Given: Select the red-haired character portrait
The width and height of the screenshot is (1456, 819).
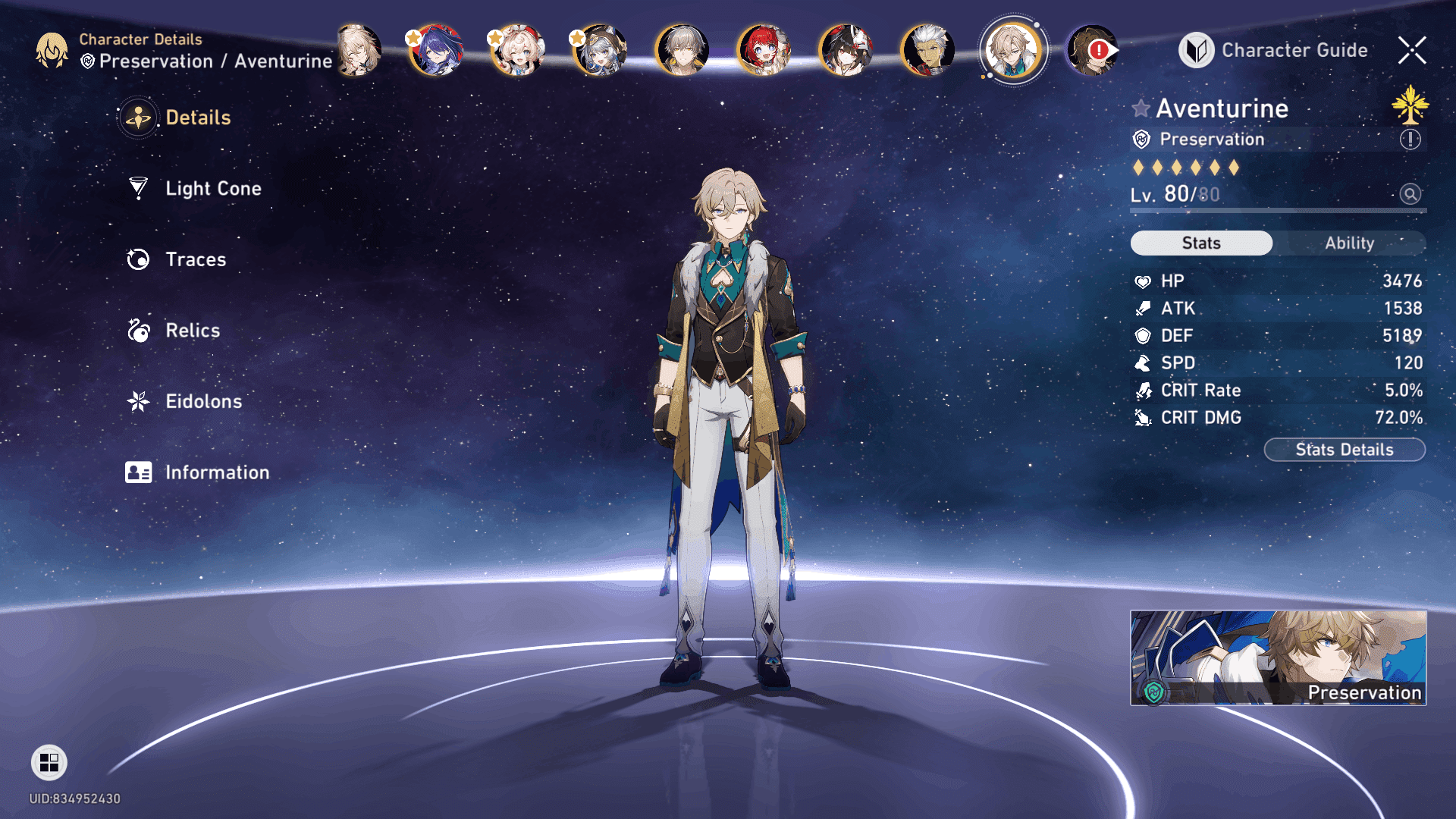Looking at the screenshot, I should pos(764,51).
